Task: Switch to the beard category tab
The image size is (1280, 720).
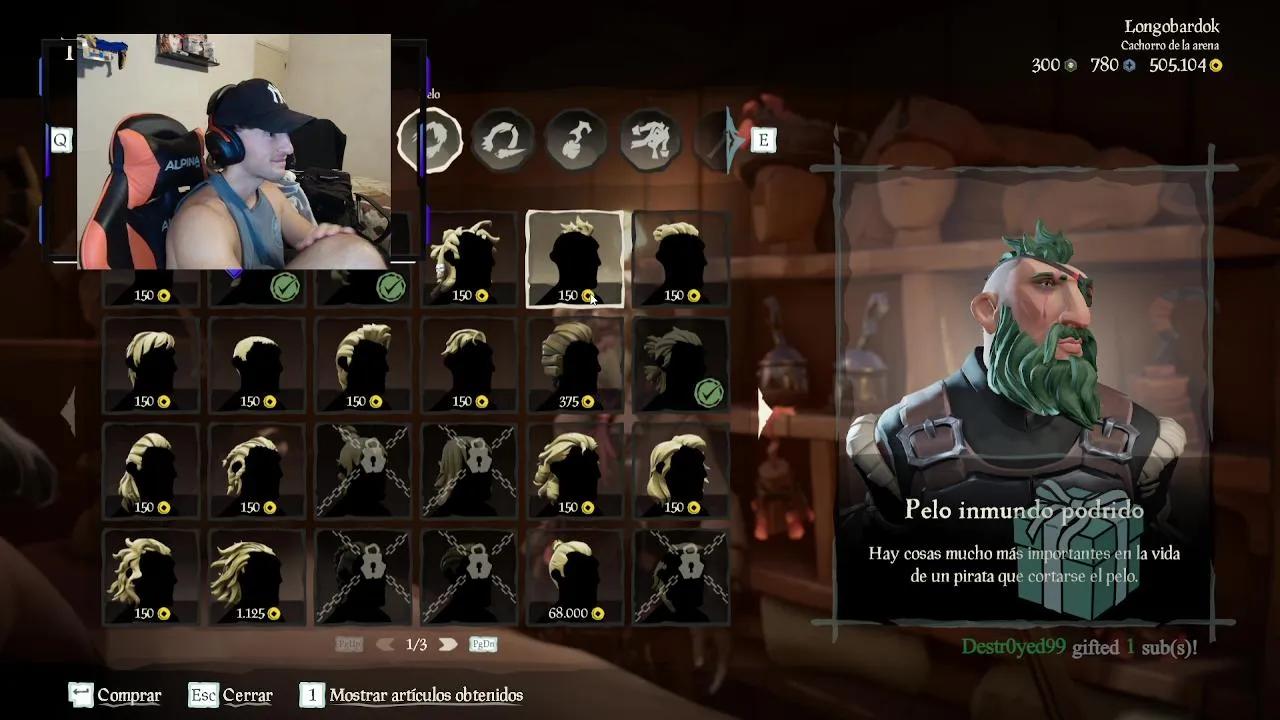Action: click(x=502, y=139)
